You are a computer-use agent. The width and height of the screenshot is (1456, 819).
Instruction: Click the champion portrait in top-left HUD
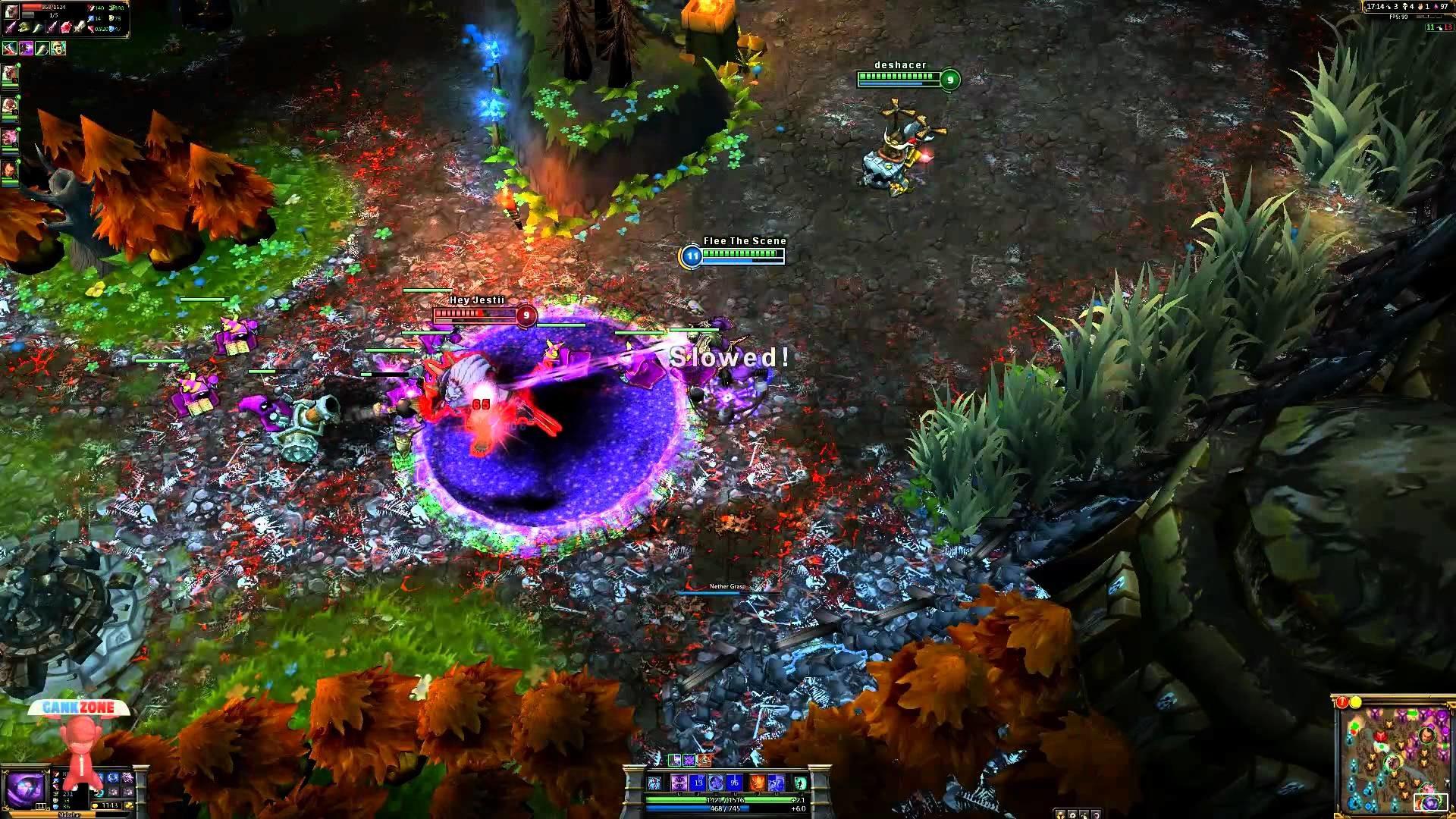pos(12,12)
